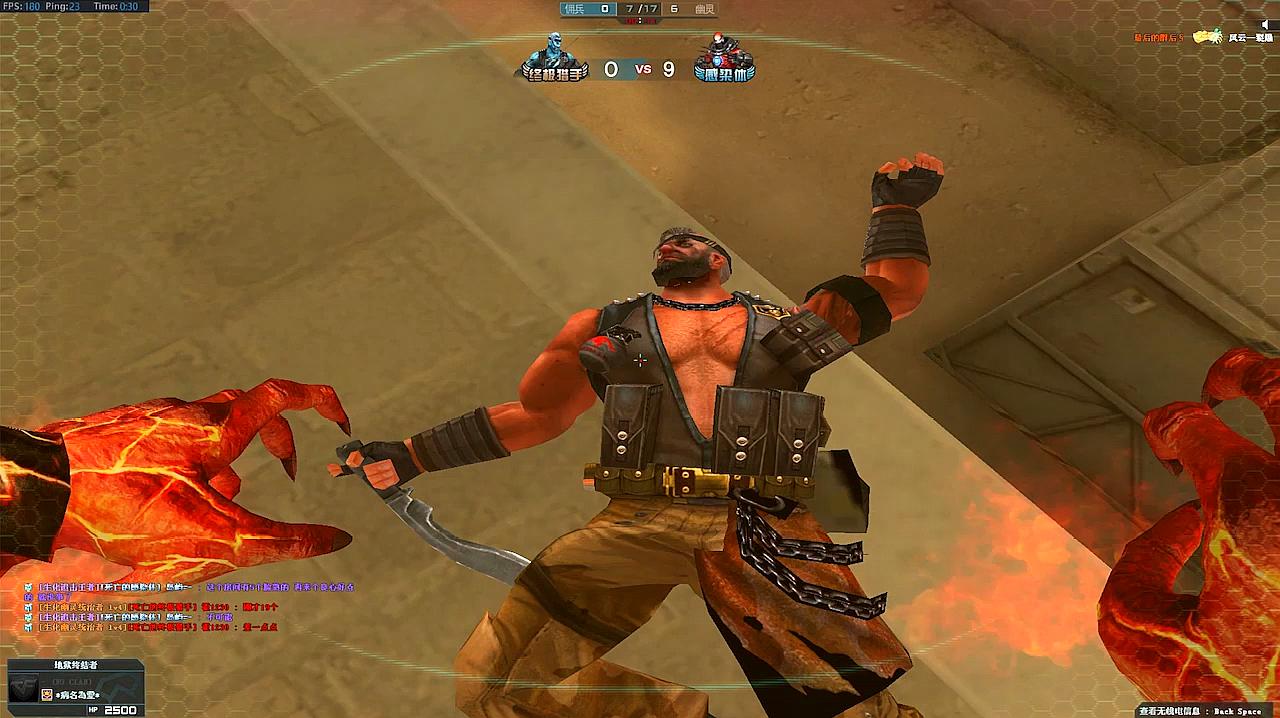Viewport: 1280px width, 718px height.
Task: Click the 地狱终结者 player info panel
Action: pyautogui.click(x=75, y=687)
